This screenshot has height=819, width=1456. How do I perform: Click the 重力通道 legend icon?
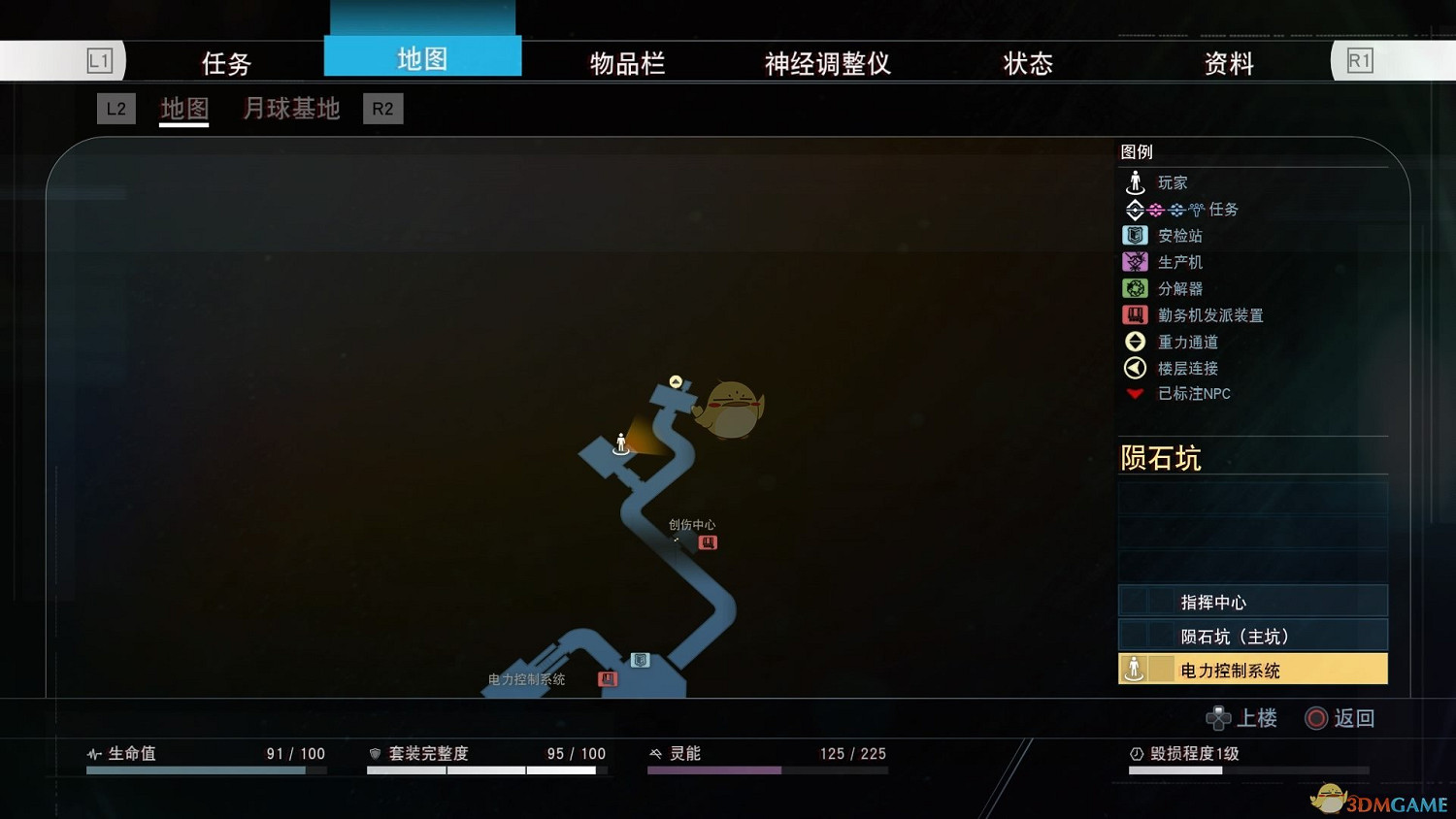point(1135,341)
